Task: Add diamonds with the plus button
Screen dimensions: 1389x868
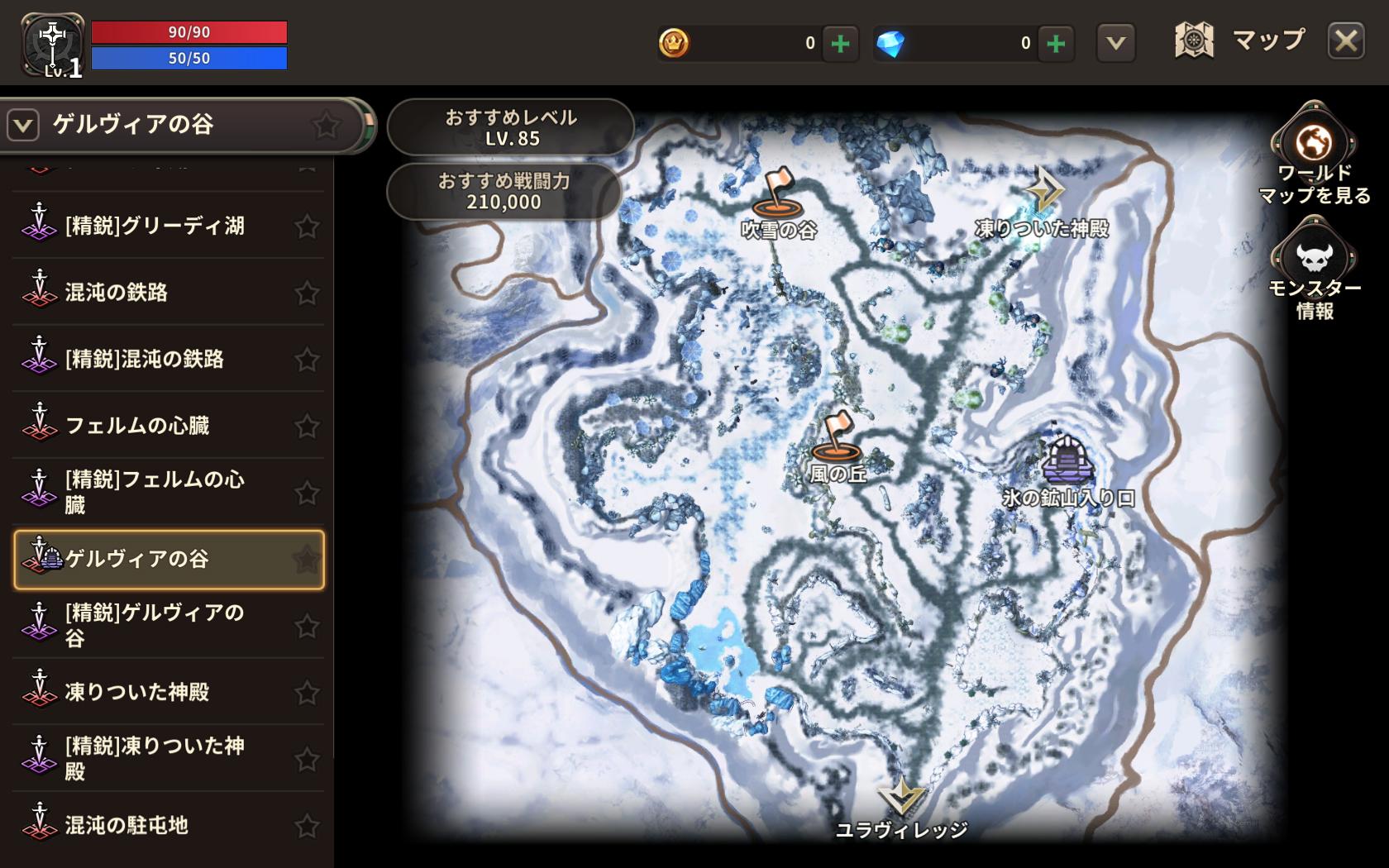Action: [1055, 43]
